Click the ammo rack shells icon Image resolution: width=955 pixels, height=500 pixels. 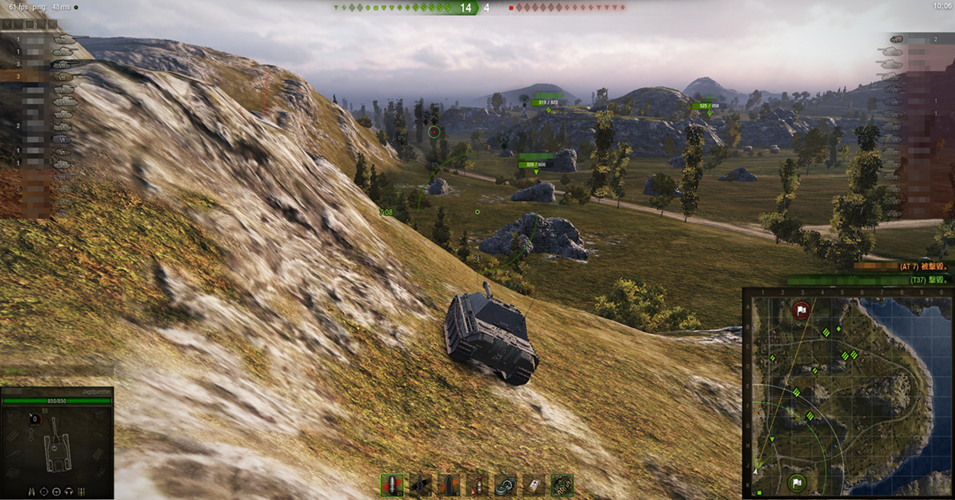click(80, 491)
